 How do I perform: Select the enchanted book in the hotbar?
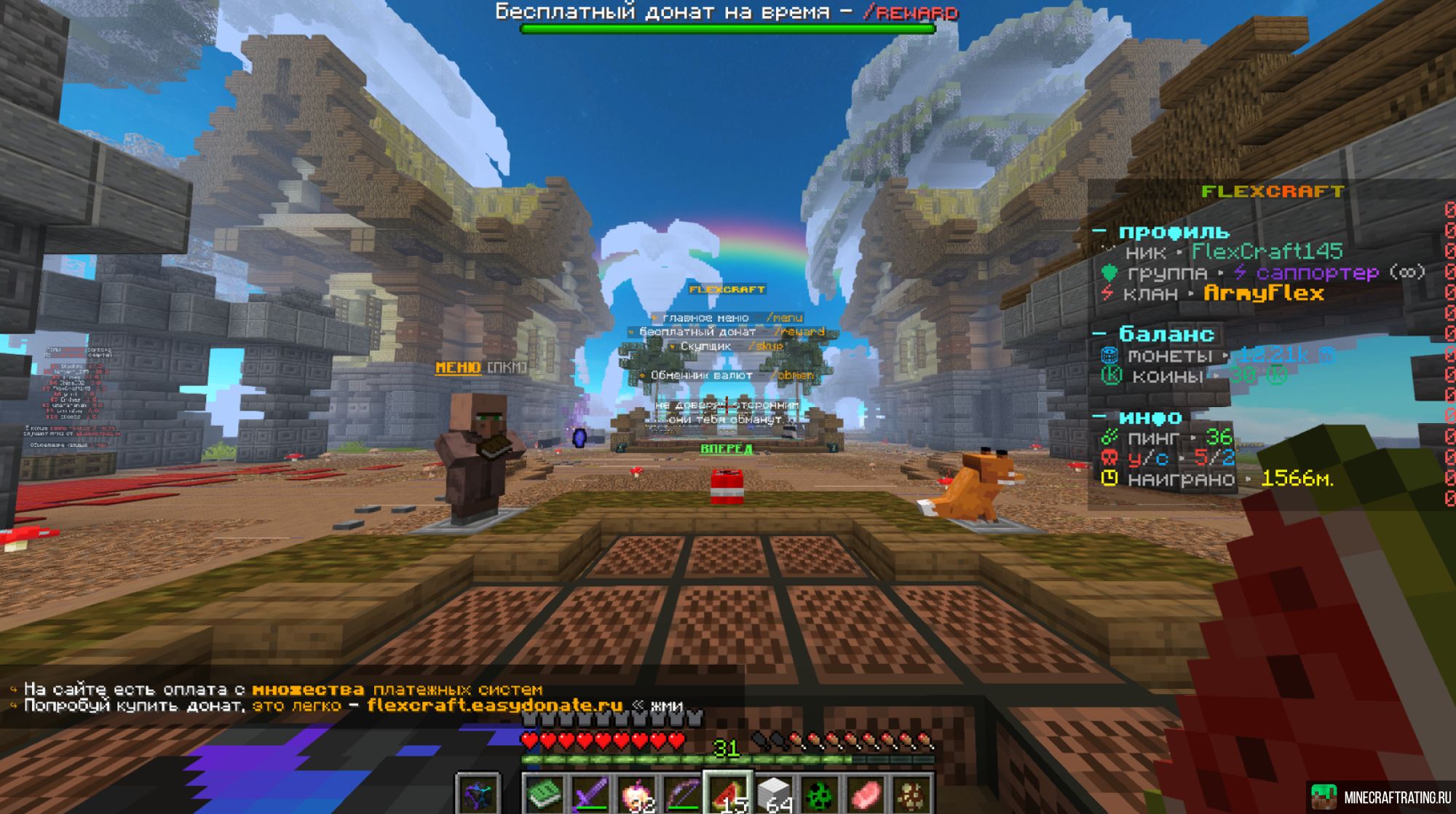click(x=544, y=794)
